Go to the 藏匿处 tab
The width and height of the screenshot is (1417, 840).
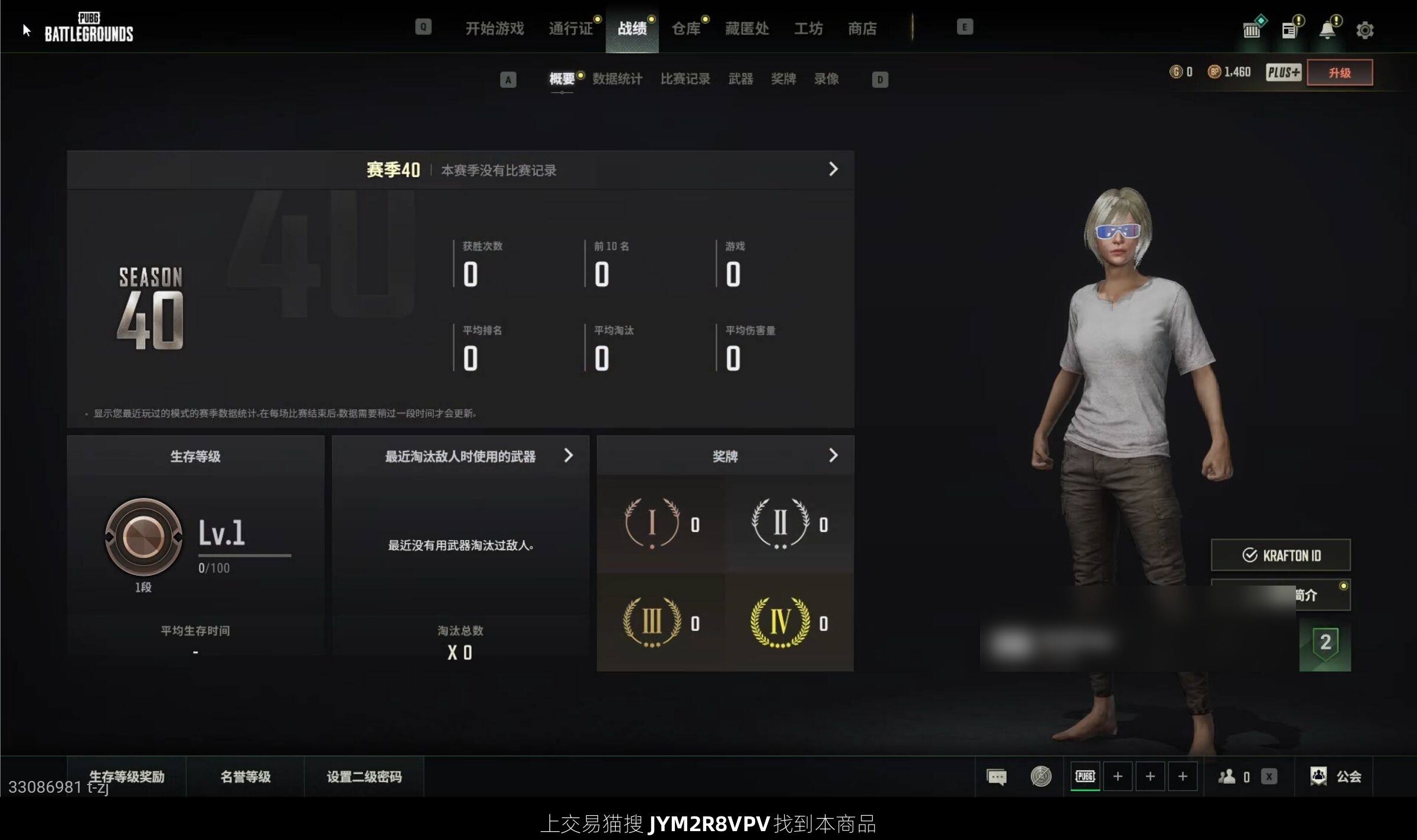pos(747,28)
